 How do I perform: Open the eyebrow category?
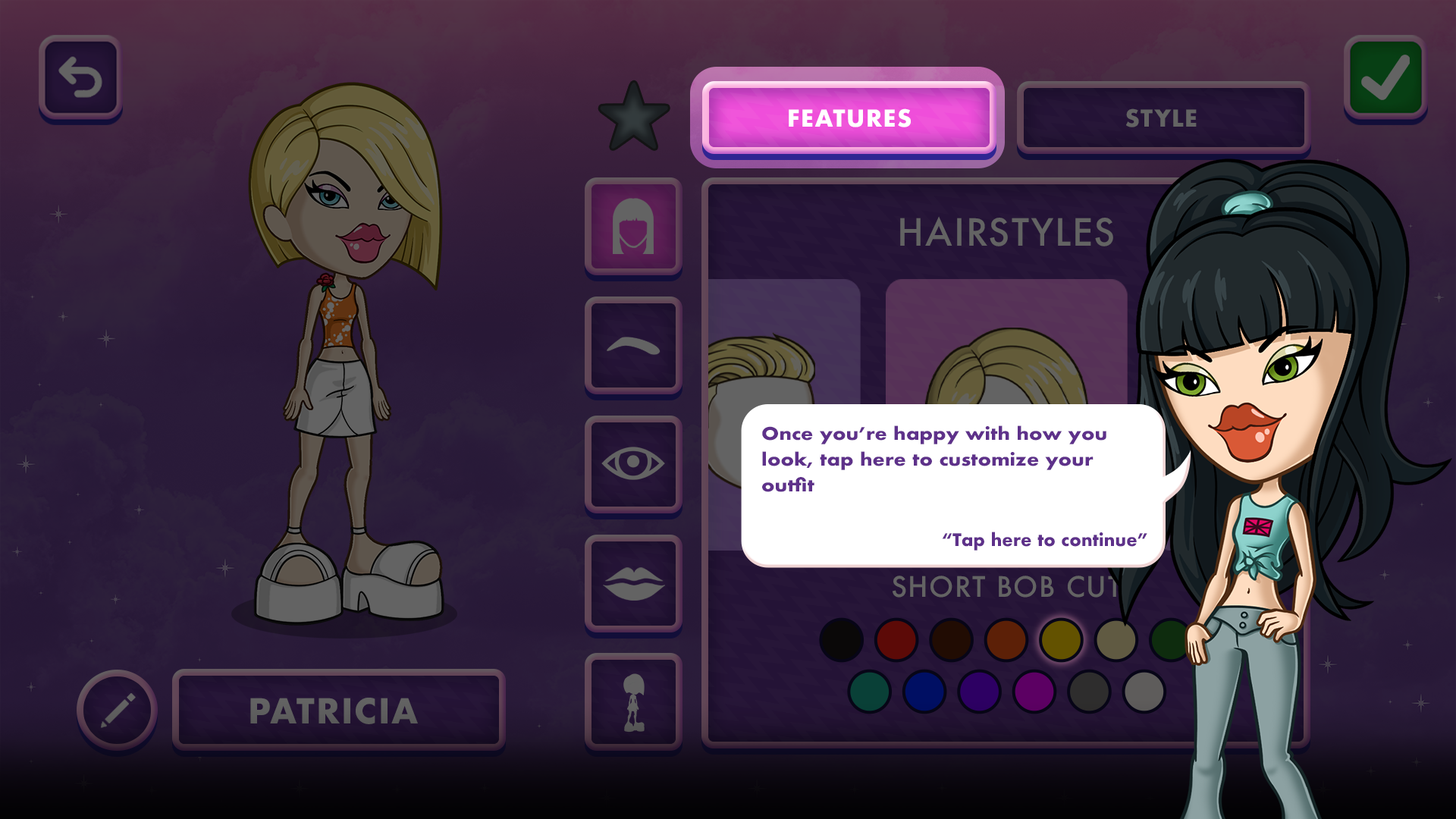click(633, 346)
